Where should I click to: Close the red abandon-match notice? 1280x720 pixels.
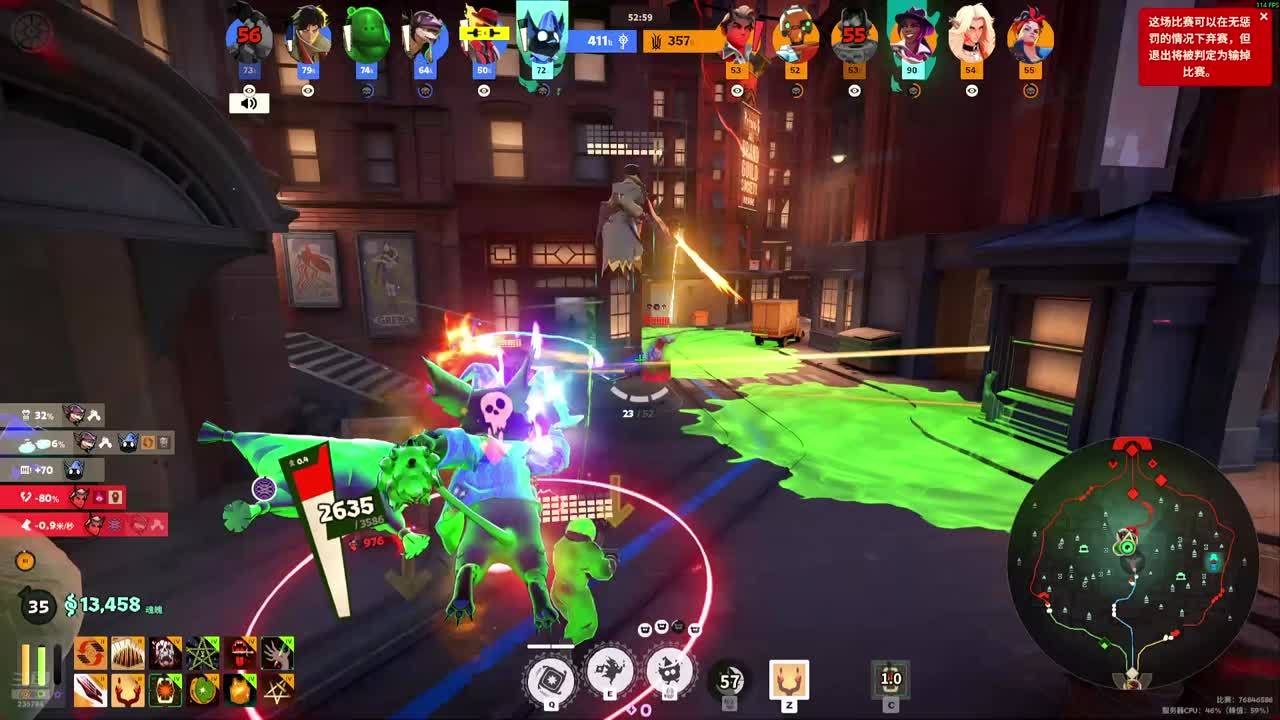(1263, 16)
